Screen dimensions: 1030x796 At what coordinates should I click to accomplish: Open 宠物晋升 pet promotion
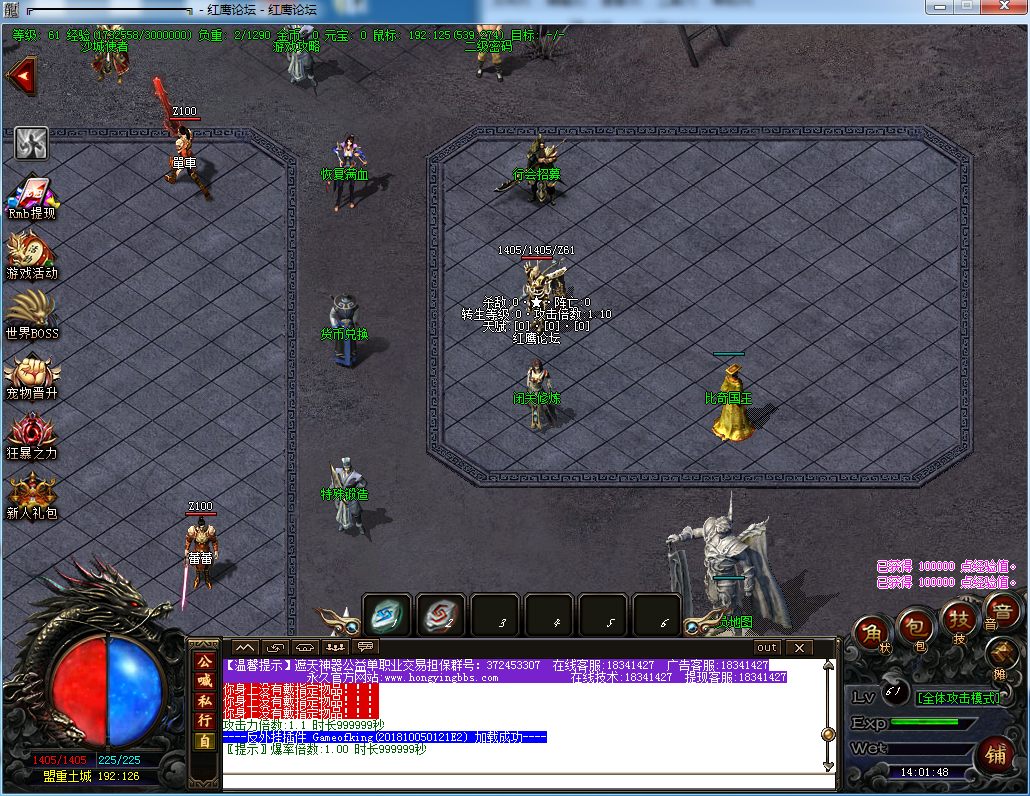31,374
